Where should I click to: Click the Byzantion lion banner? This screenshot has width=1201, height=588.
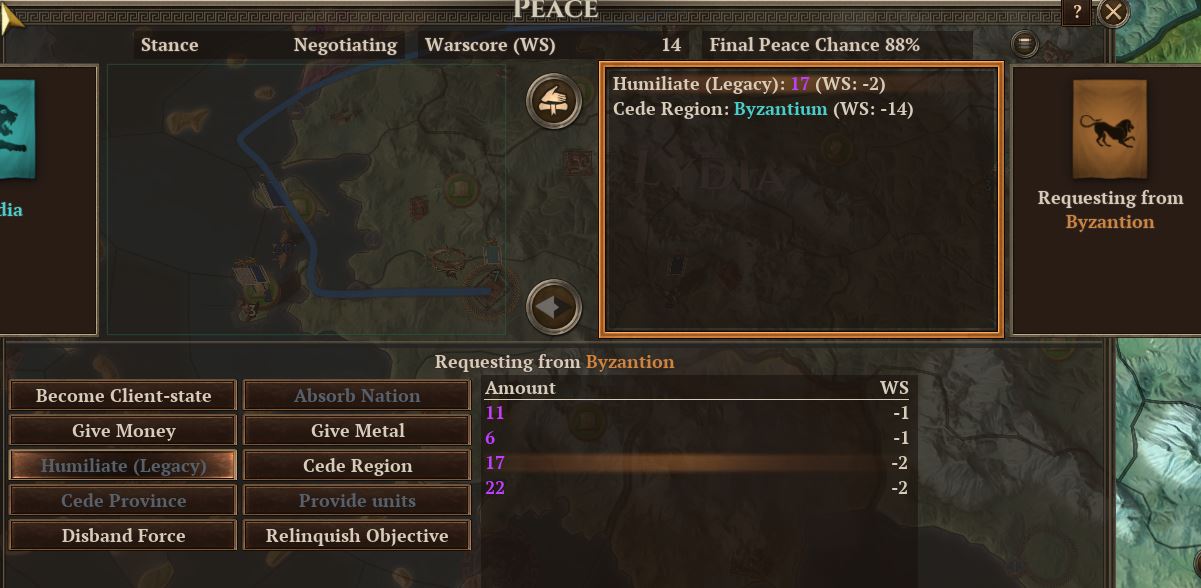tap(1109, 129)
